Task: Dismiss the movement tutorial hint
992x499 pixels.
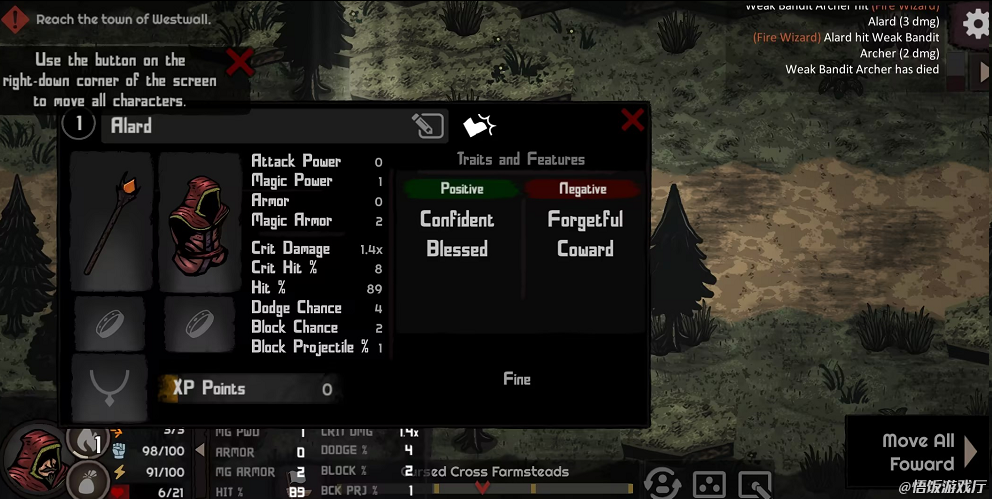Action: click(239, 62)
